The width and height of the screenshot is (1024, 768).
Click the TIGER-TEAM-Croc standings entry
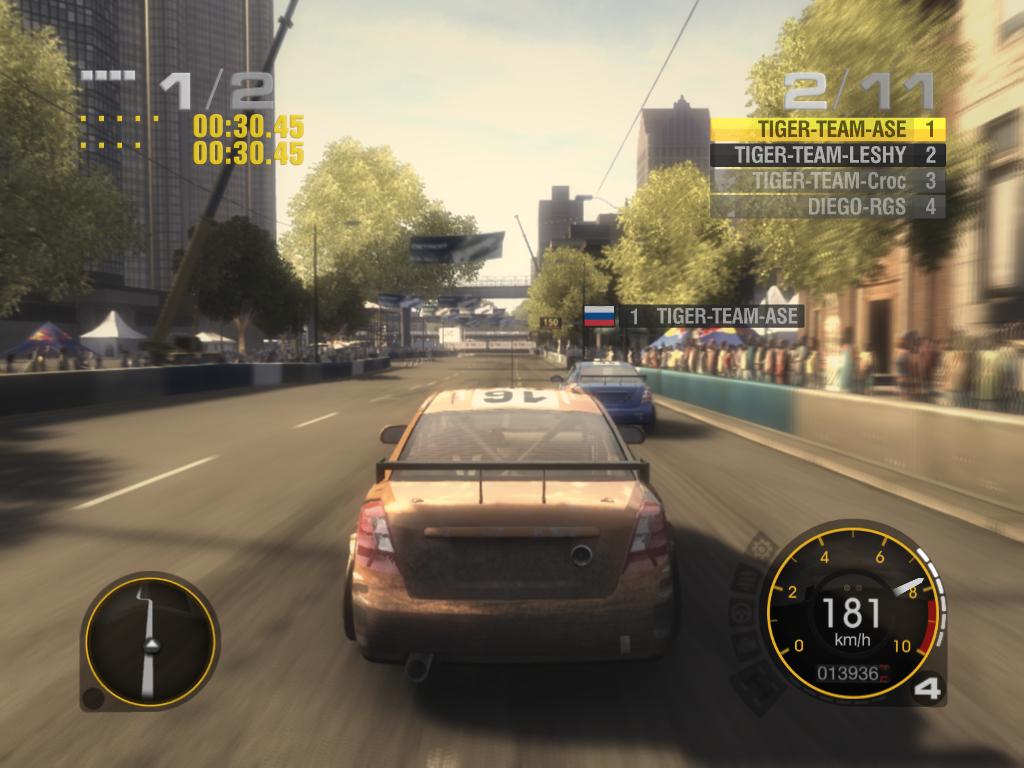click(828, 181)
